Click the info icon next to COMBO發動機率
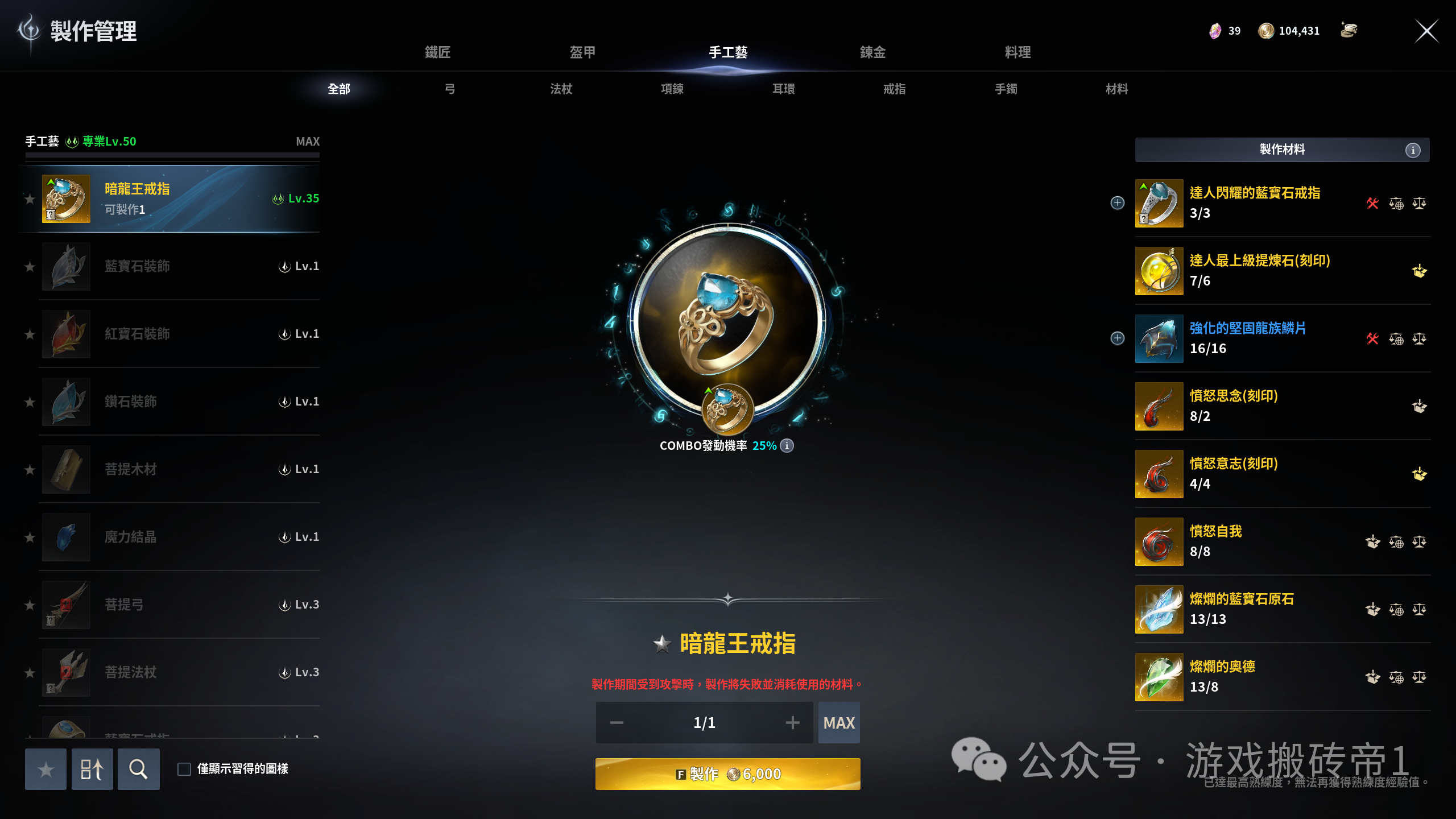Screen dimensions: 1456x819 (x=787, y=446)
